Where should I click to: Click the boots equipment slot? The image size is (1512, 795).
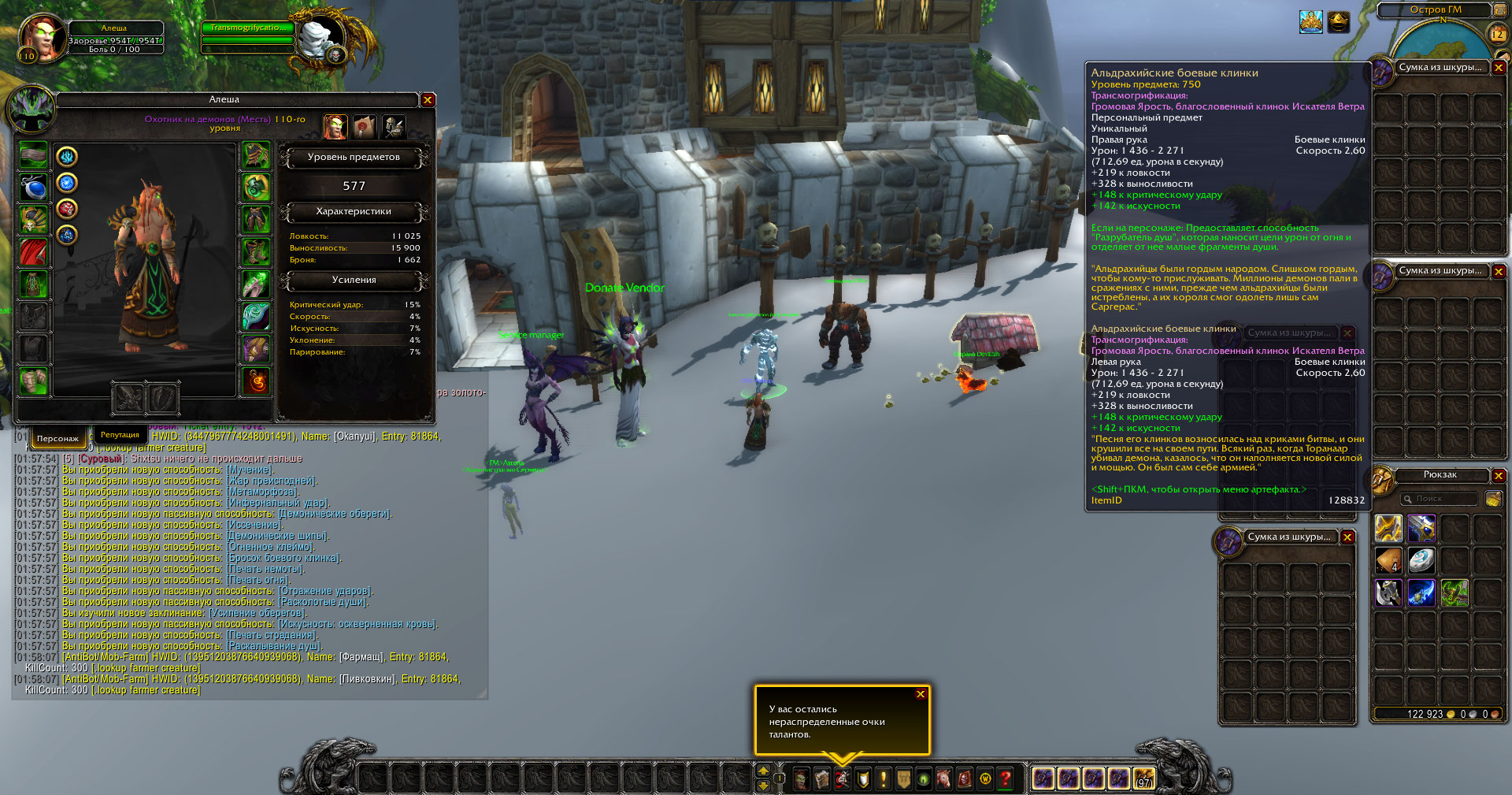[256, 251]
